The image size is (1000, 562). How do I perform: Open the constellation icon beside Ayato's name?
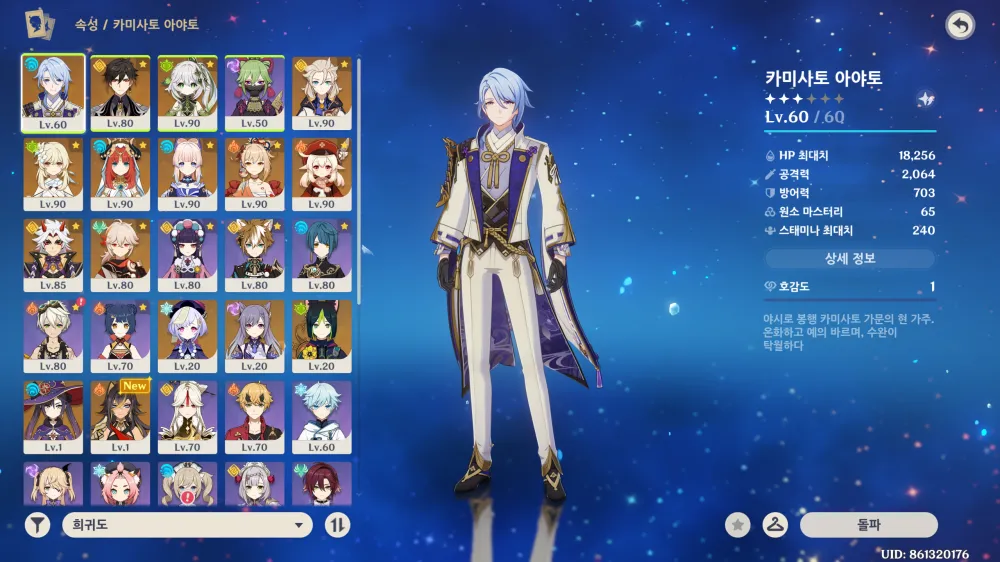926,99
